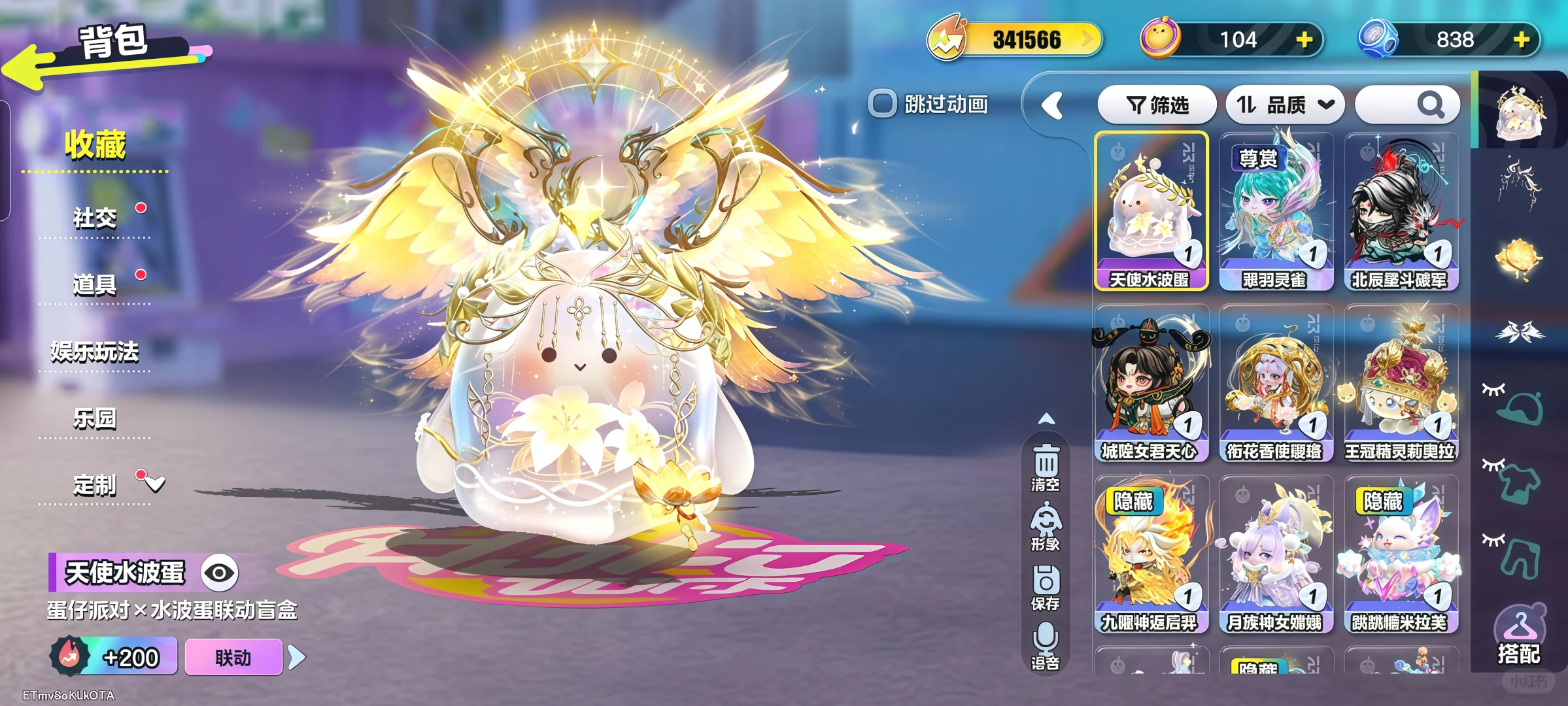
Task: Open the 品质 sort dropdown
Action: [x=1284, y=105]
